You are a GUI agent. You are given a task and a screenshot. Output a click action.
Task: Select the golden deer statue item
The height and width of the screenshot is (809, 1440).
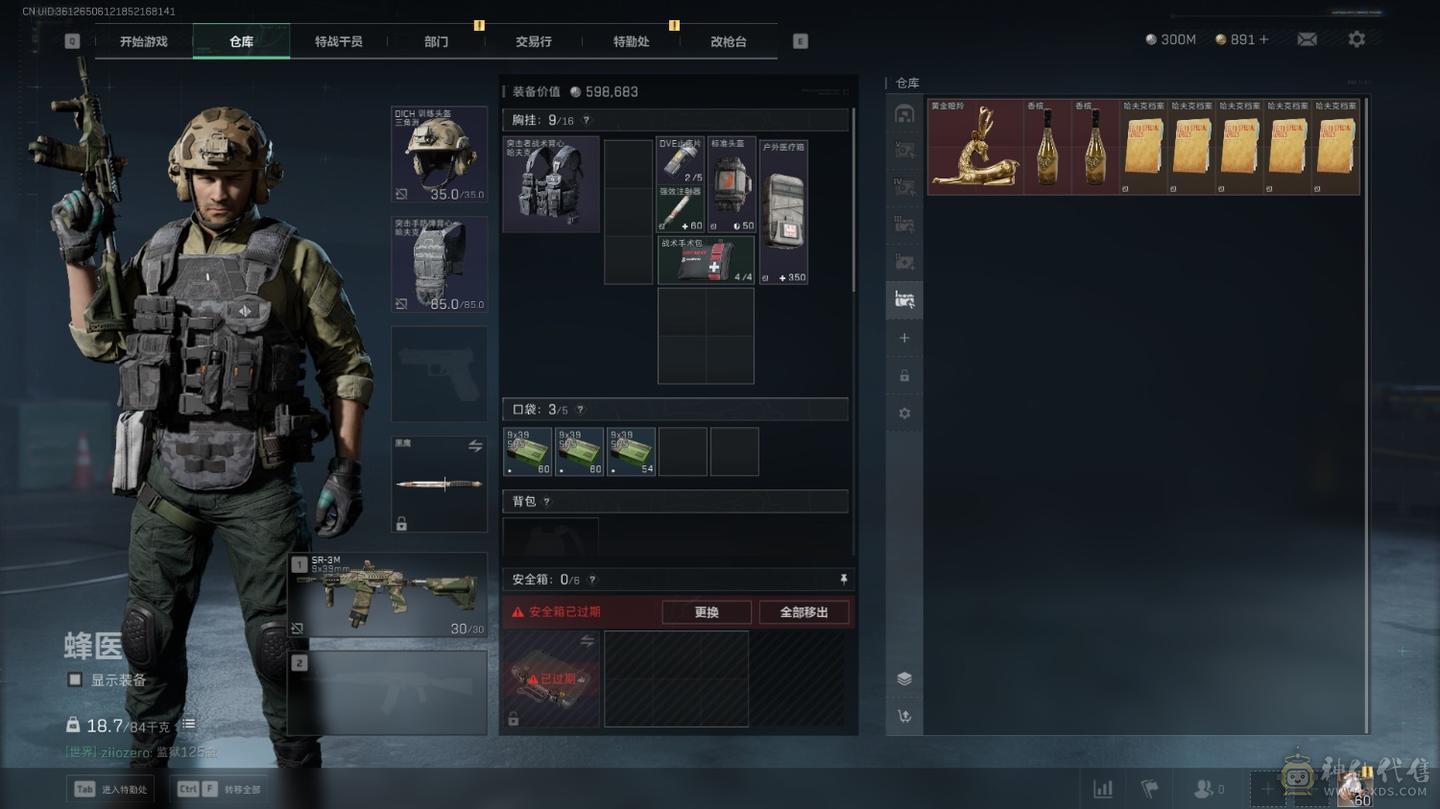975,146
